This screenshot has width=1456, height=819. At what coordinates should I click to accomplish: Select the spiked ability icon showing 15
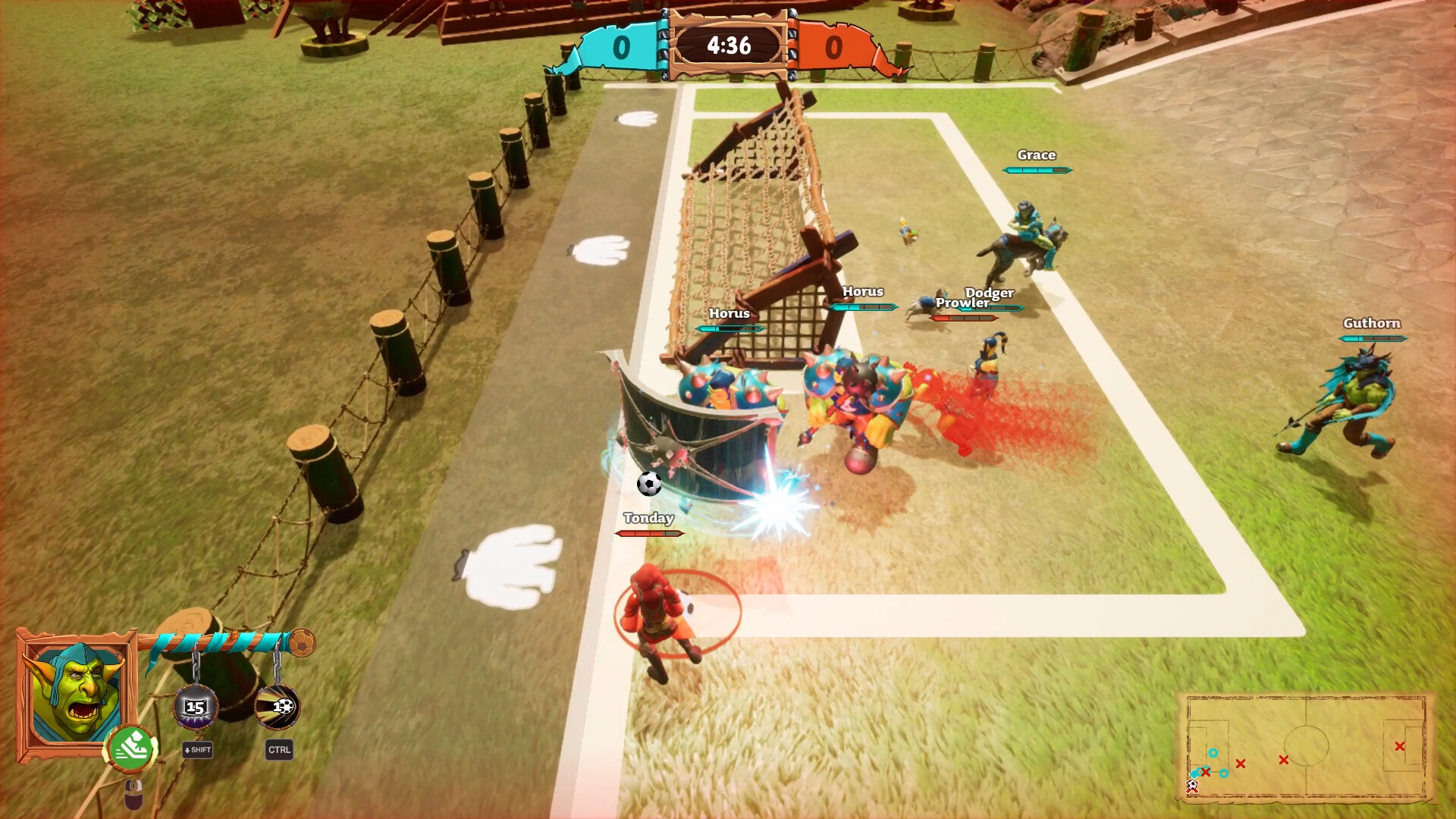click(x=196, y=707)
